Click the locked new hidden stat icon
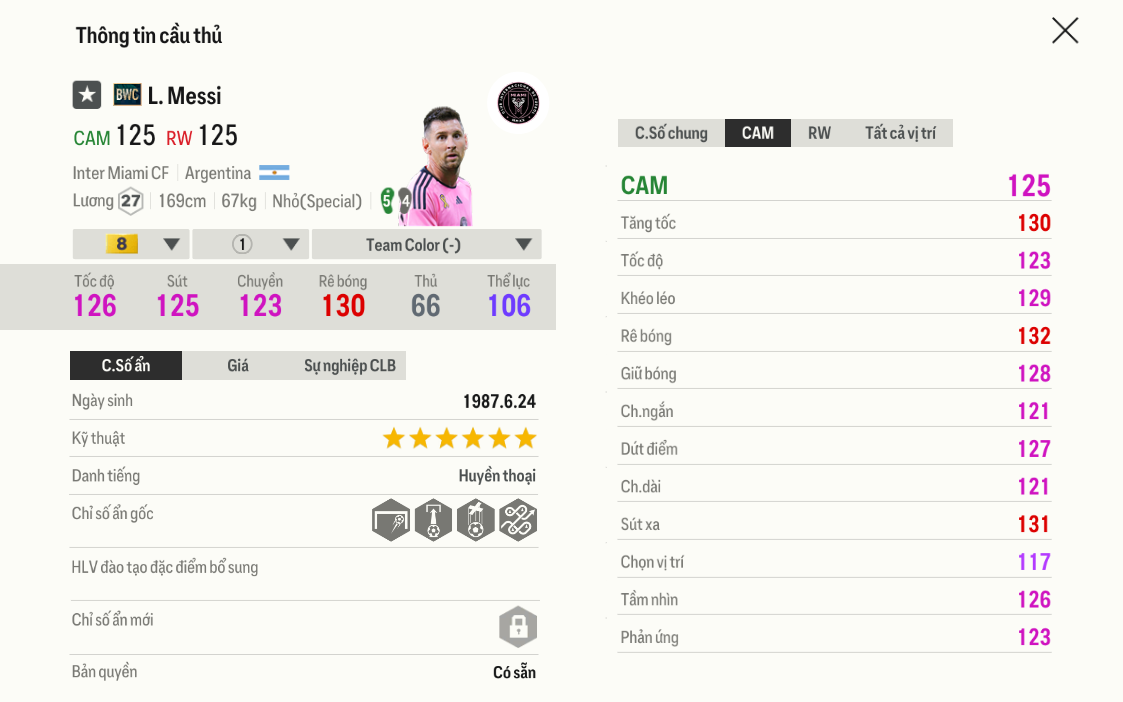 (518, 628)
